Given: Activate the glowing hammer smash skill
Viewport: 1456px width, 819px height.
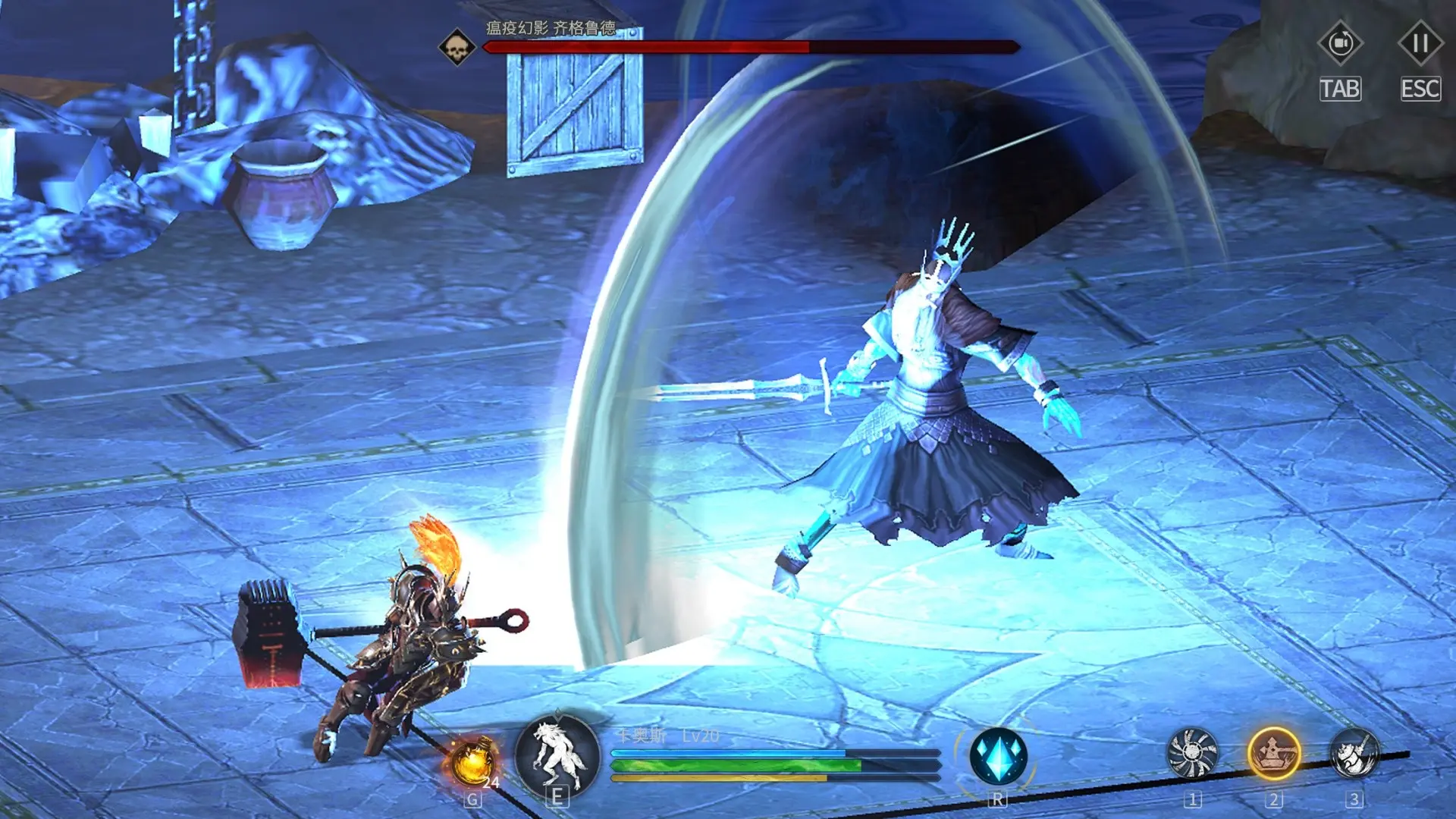Looking at the screenshot, I should 1273,754.
